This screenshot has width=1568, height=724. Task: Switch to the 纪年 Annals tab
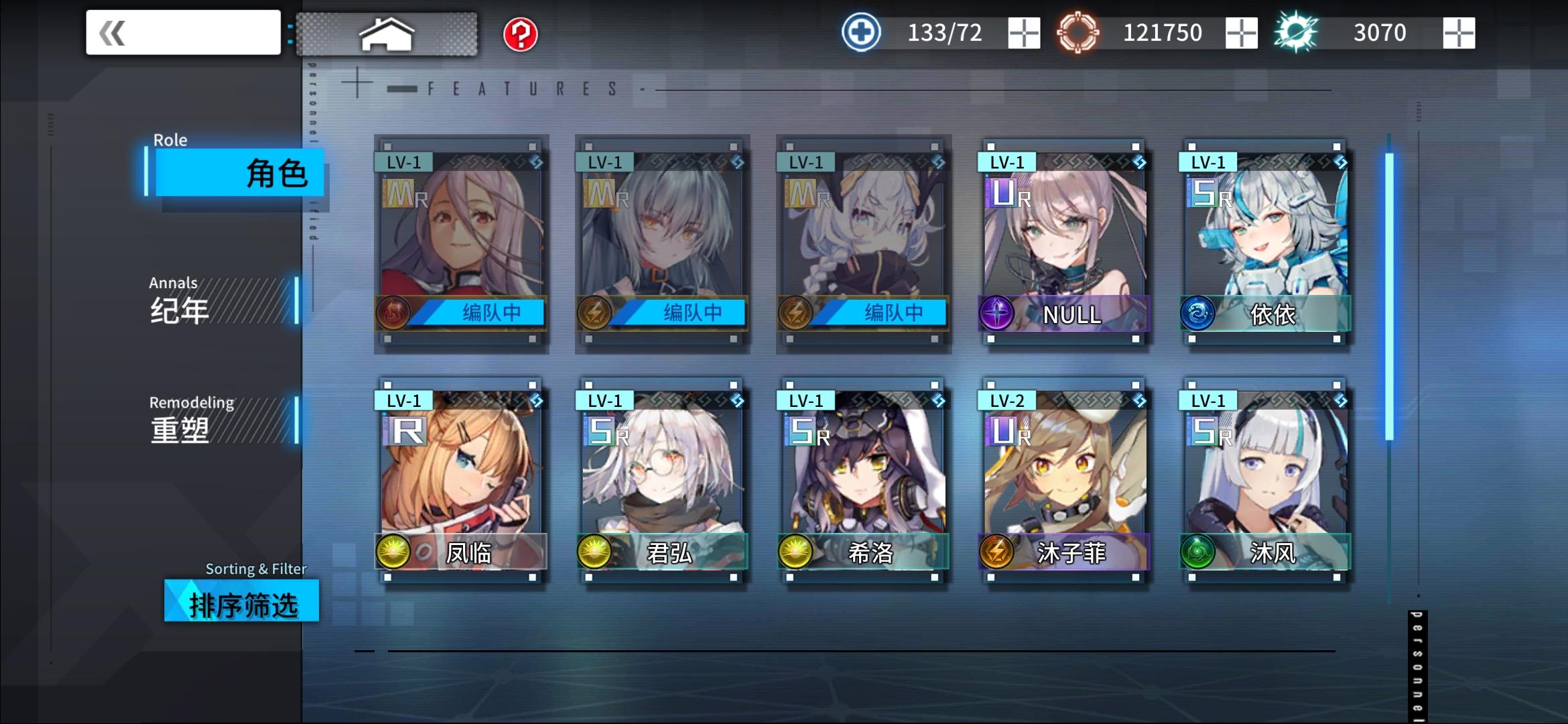(x=201, y=305)
